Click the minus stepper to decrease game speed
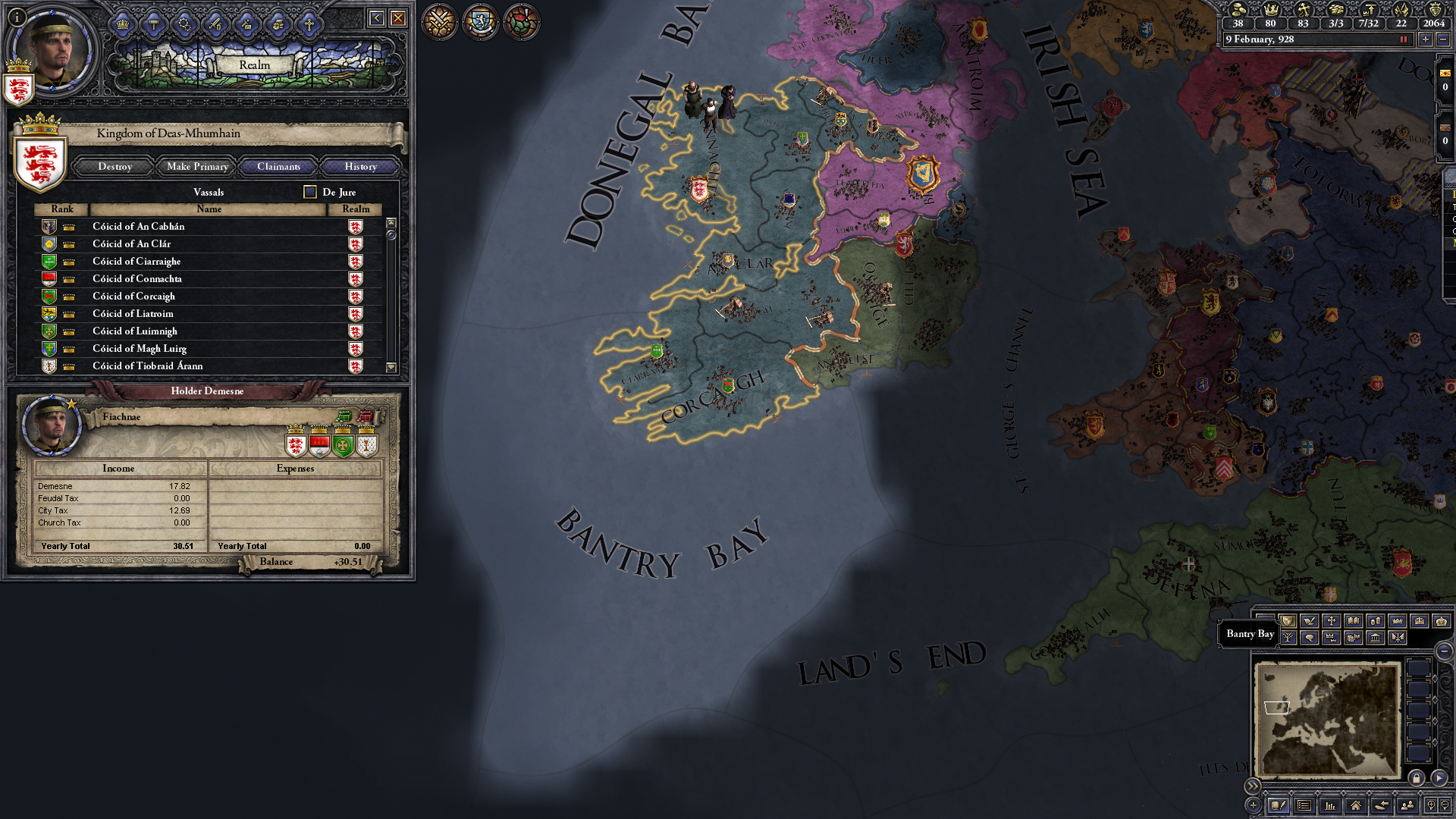This screenshot has width=1456, height=819. pos(1443,39)
